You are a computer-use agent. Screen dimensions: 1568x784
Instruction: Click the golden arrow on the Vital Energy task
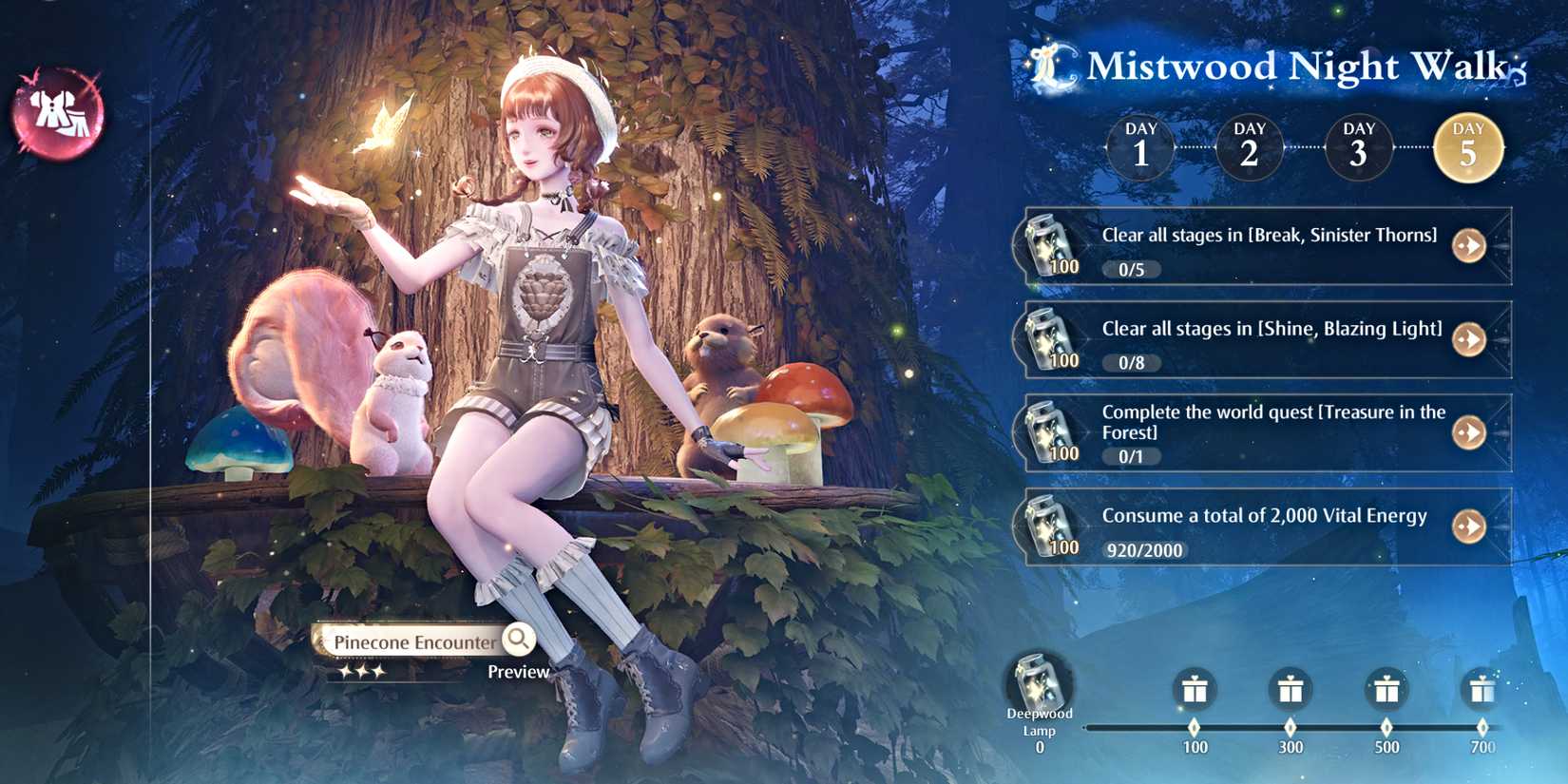click(x=1469, y=526)
